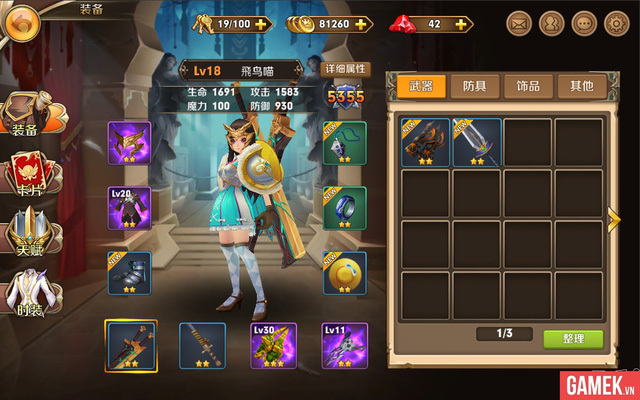Open the friends icon in top bar
Viewport: 640px width, 400px height.
(551, 22)
